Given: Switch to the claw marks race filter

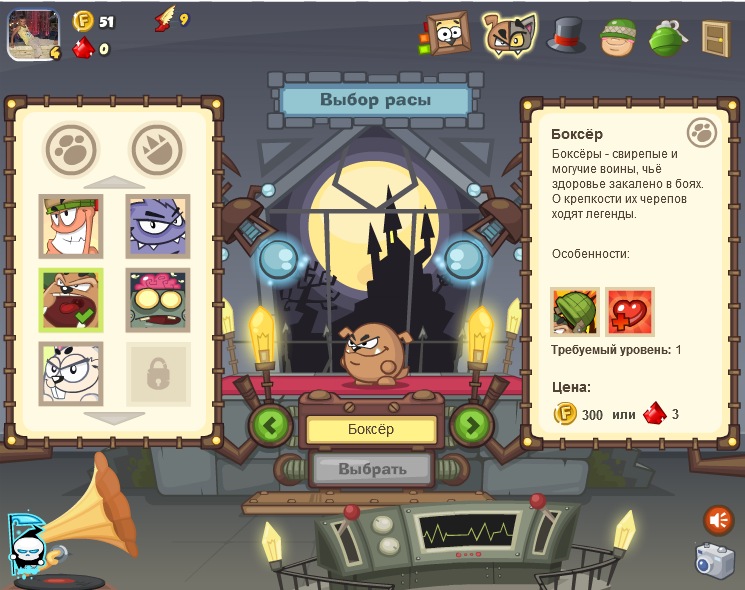Looking at the screenshot, I should click(158, 150).
